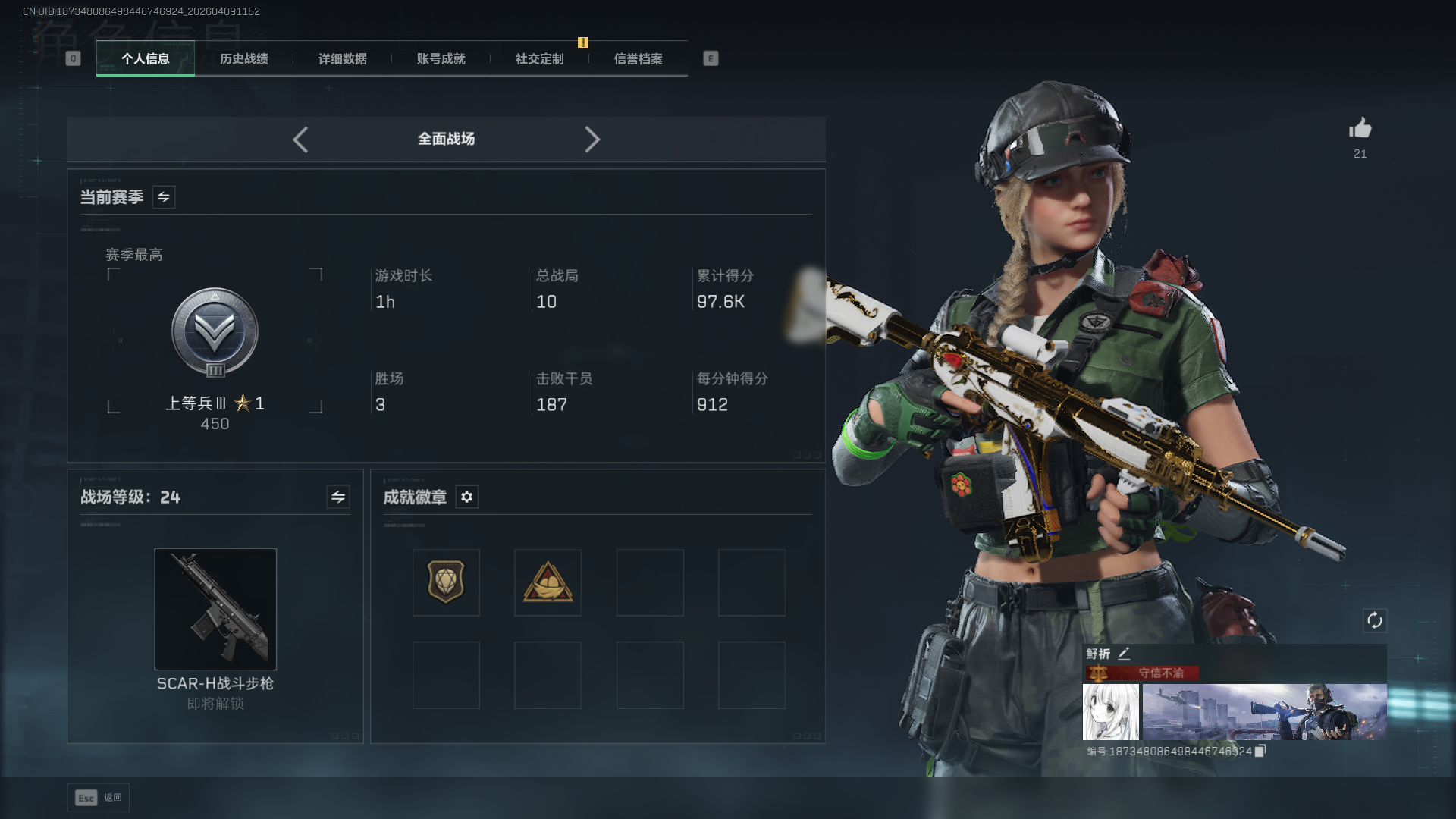Edit the player name with pencil icon
The image size is (1456, 819).
[1124, 653]
